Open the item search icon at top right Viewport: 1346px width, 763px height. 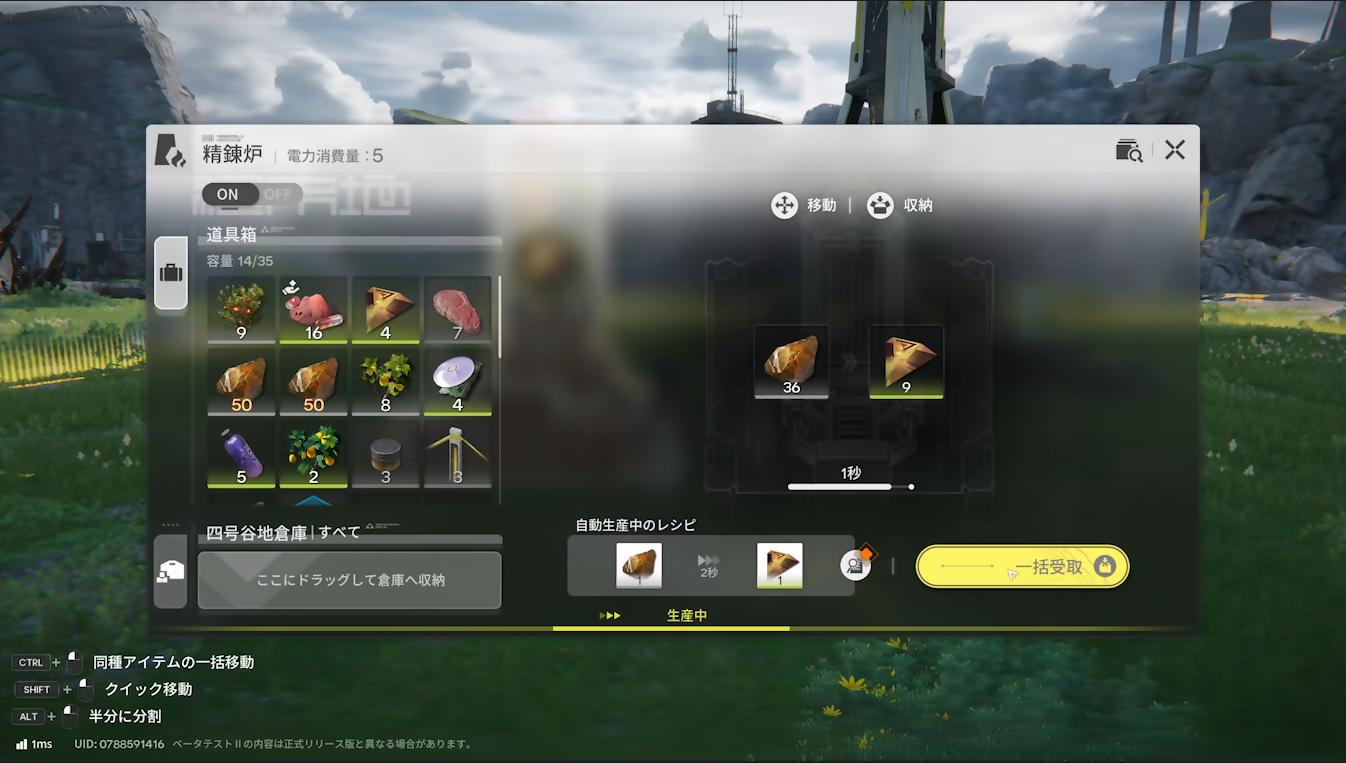1128,150
